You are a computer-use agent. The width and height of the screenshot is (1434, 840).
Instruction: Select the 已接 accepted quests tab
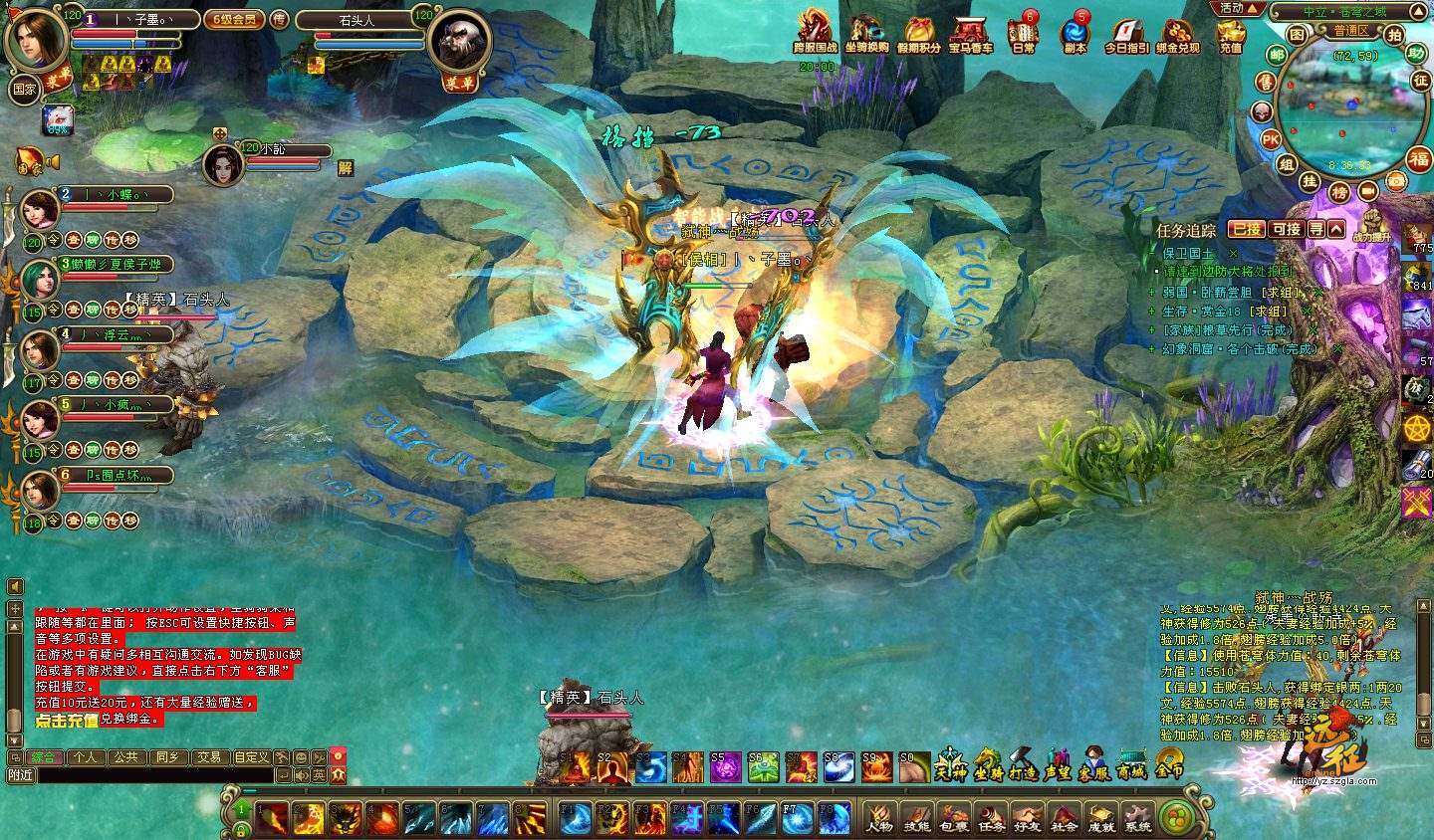[x=1246, y=229]
